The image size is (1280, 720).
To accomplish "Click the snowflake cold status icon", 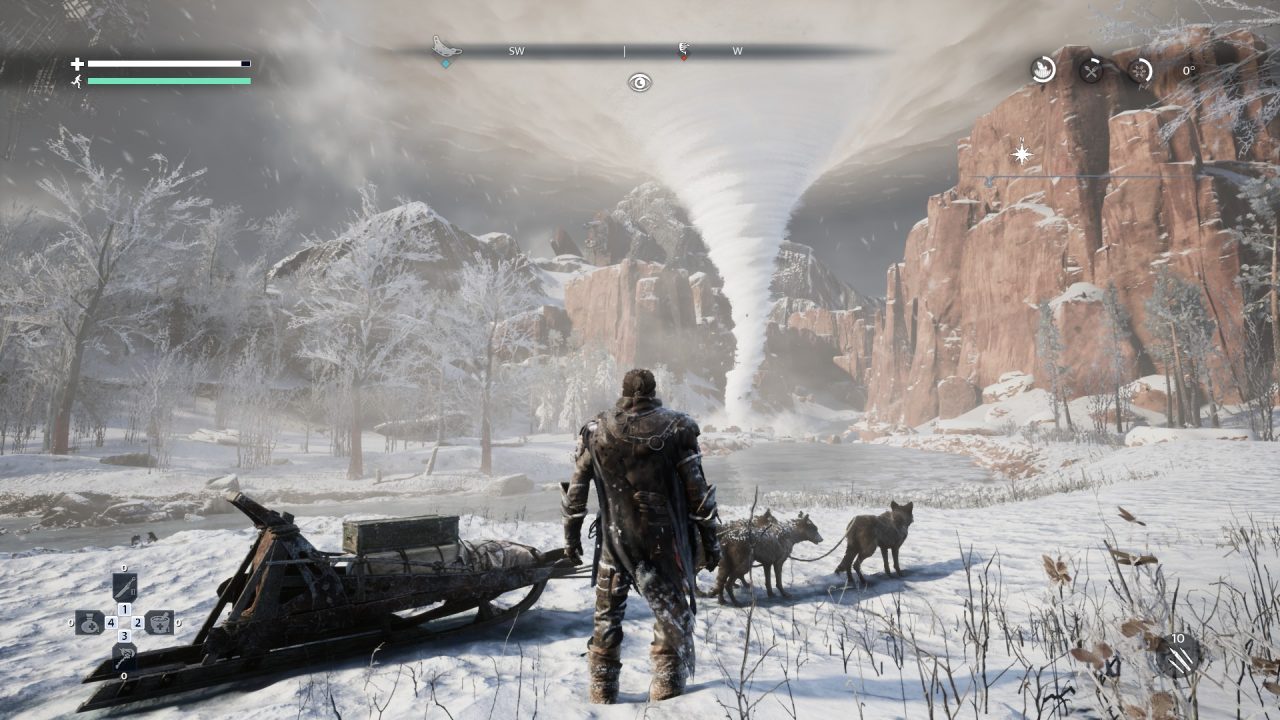I will point(1140,70).
